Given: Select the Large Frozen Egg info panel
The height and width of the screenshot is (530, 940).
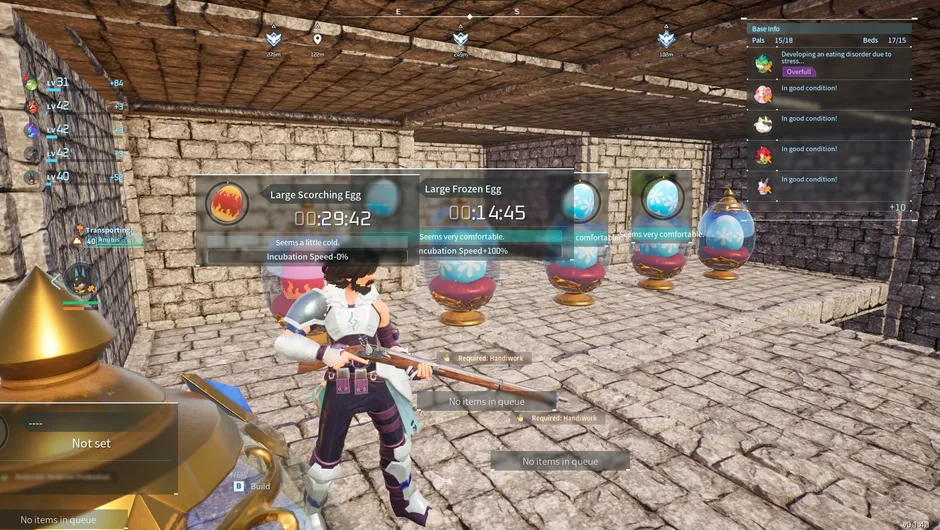Looking at the screenshot, I should (490, 215).
